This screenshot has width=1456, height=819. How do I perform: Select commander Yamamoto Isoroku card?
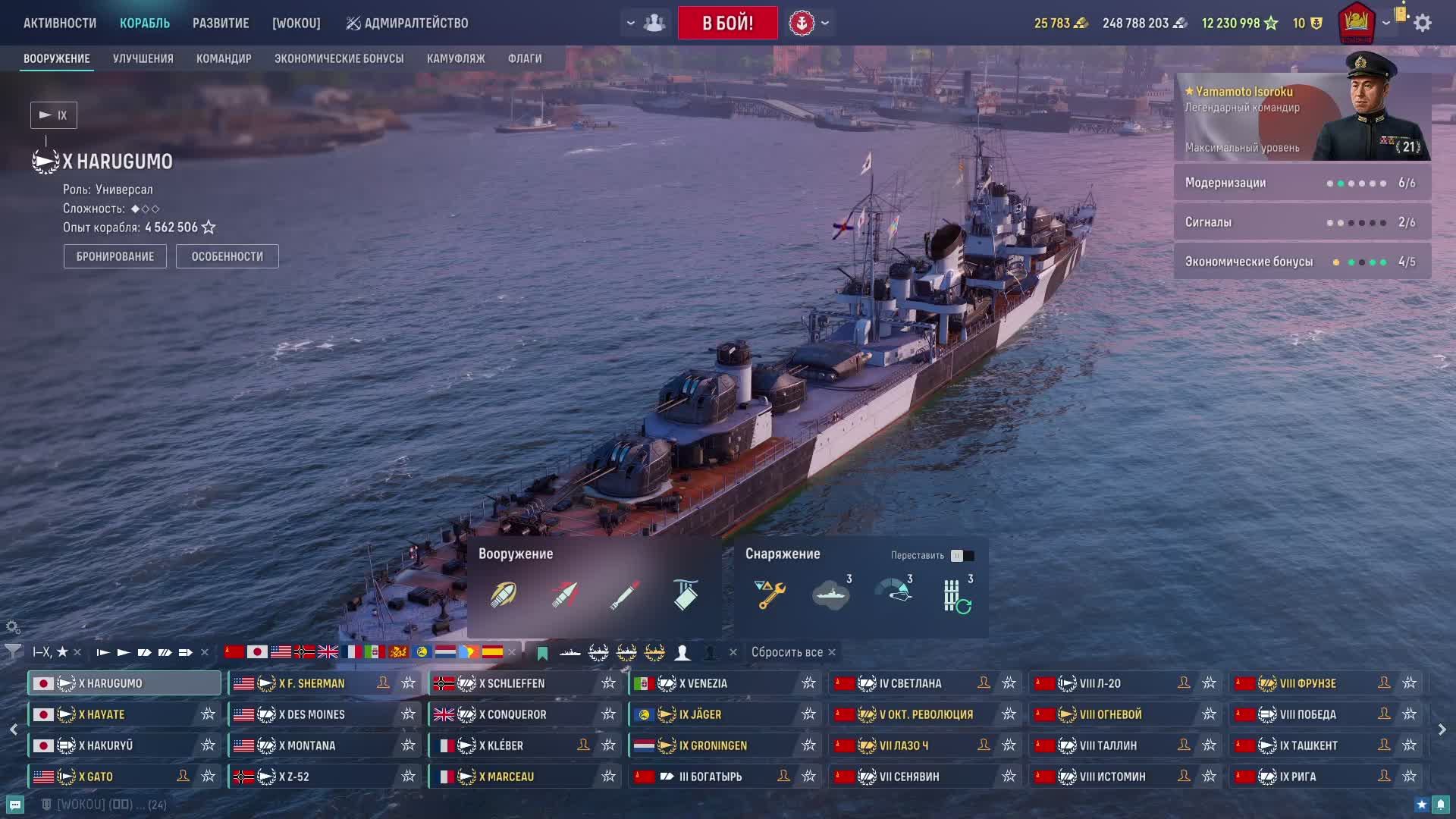pyautogui.click(x=1302, y=117)
